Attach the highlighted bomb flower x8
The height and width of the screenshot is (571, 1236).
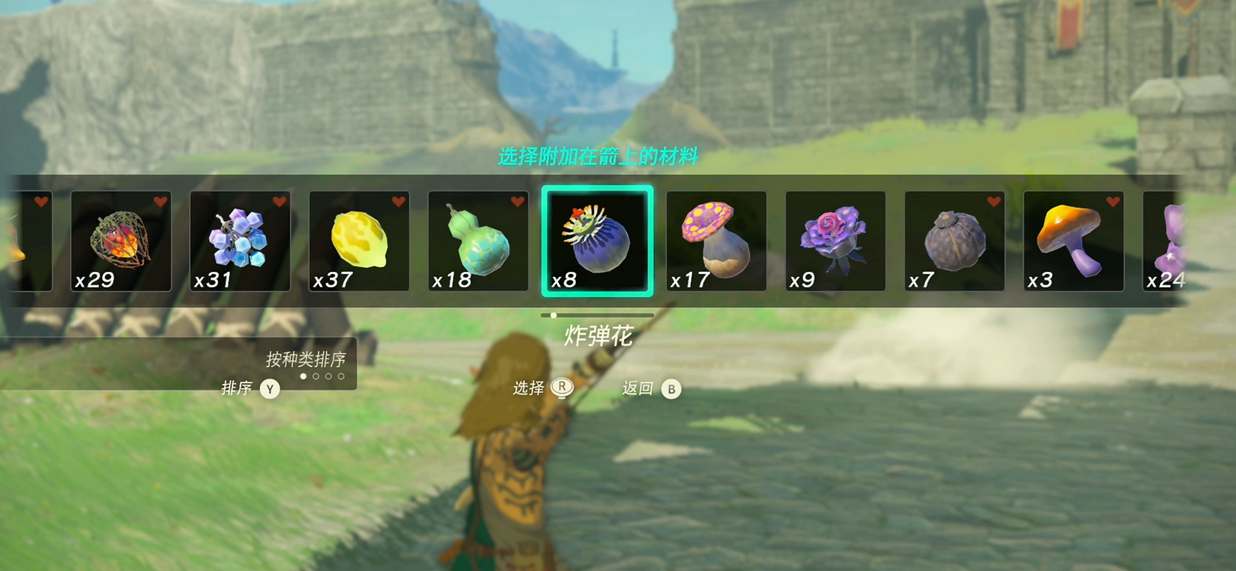pyautogui.click(x=597, y=241)
